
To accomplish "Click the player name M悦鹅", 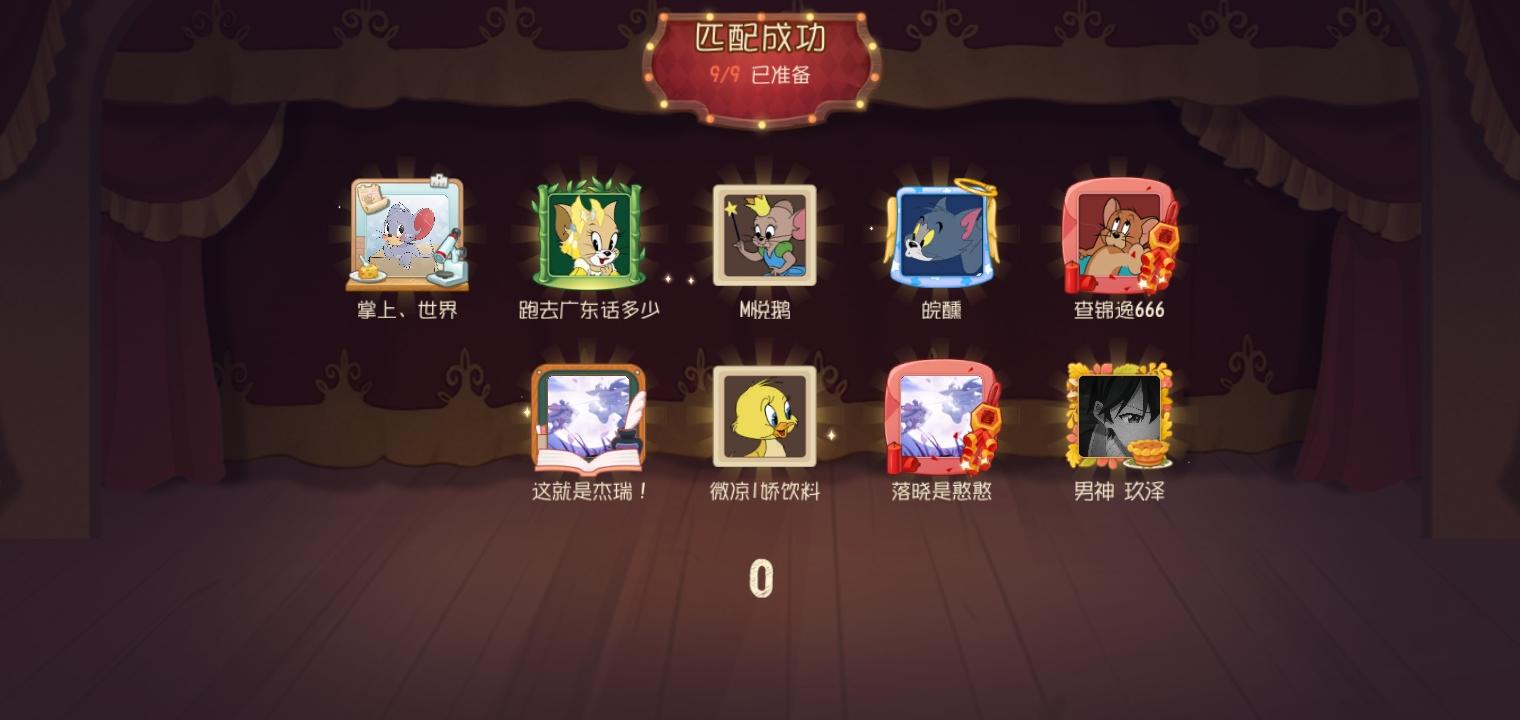I will pos(763,310).
